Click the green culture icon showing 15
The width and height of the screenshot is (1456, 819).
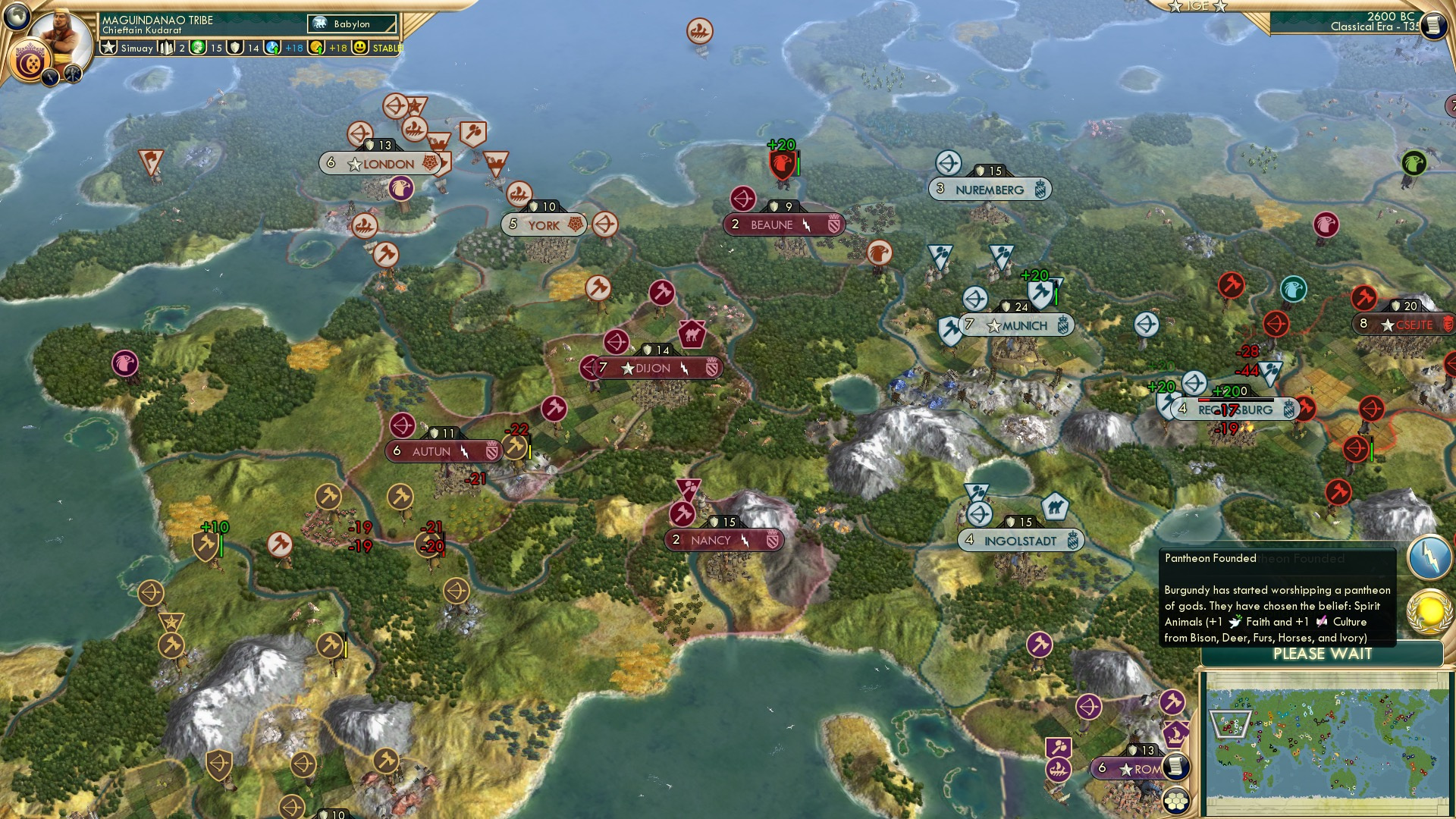point(196,47)
